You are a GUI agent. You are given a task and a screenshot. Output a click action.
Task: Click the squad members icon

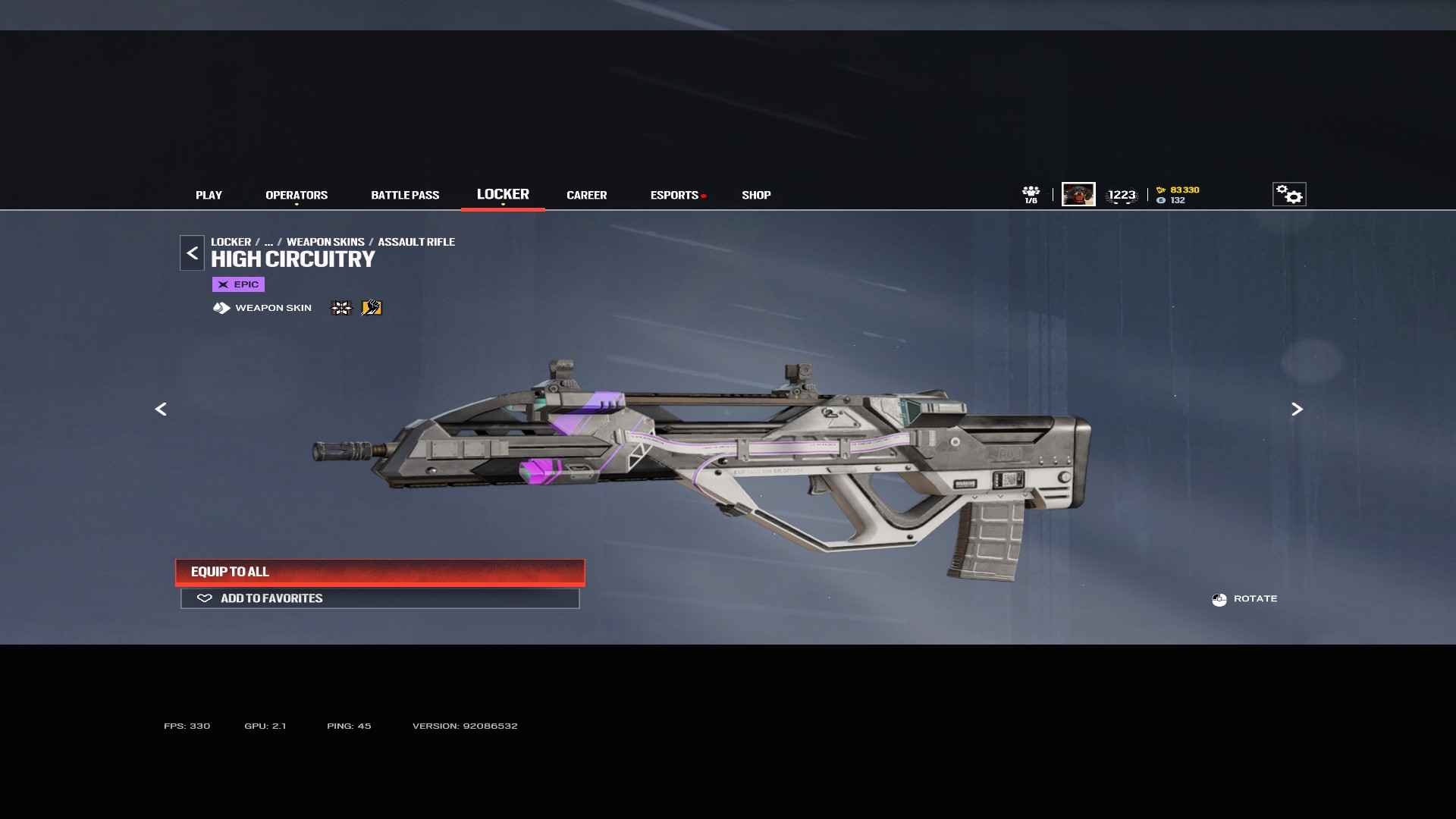[1031, 194]
